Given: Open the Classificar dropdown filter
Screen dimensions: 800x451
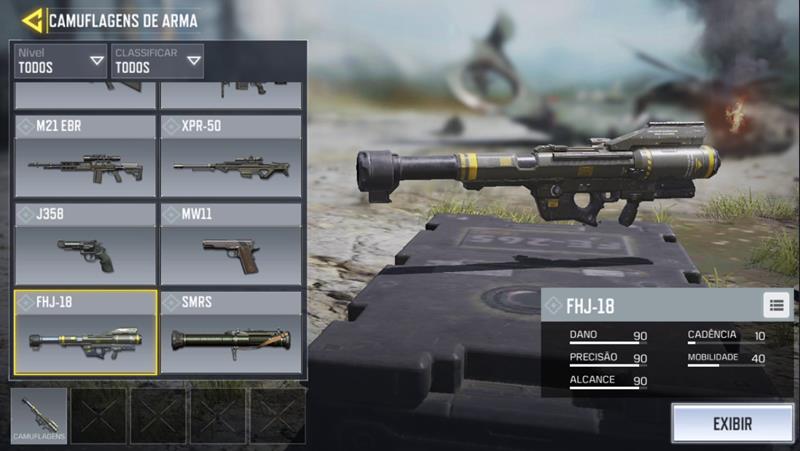Looking at the screenshot, I should tap(158, 61).
